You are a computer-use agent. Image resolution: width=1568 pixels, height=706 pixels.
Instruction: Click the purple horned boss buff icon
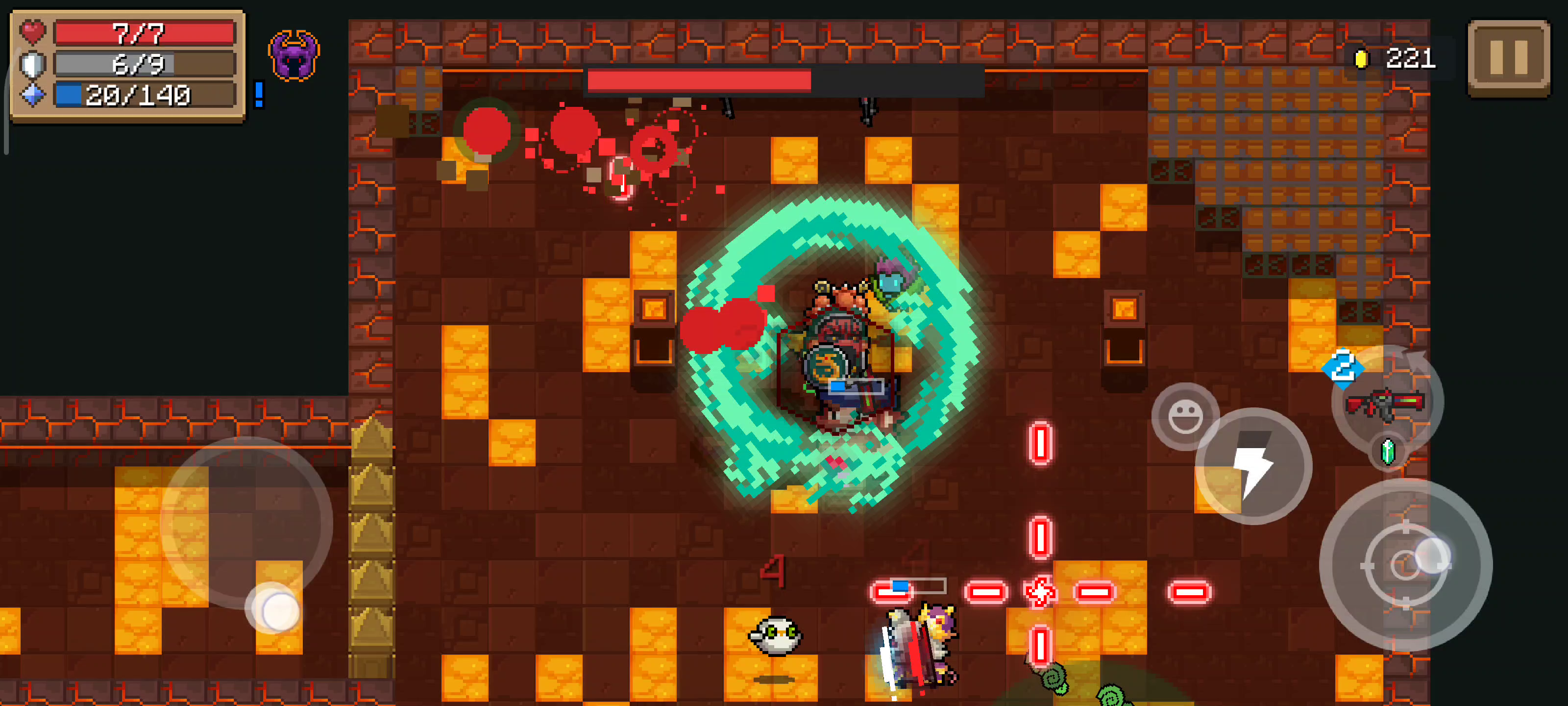(294, 55)
